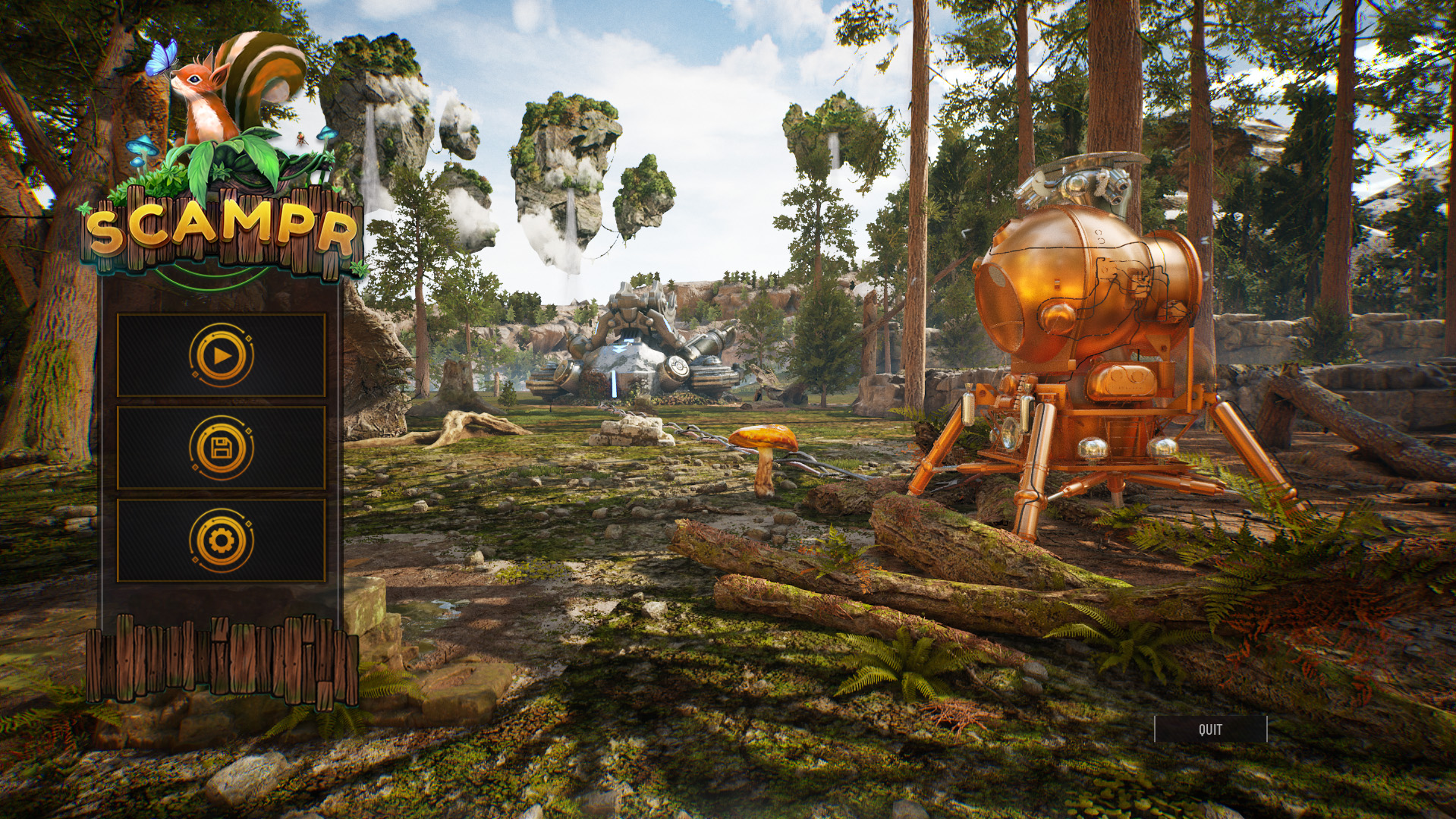The width and height of the screenshot is (1456, 819).
Task: Open settings with the gear button
Action: pos(221,540)
